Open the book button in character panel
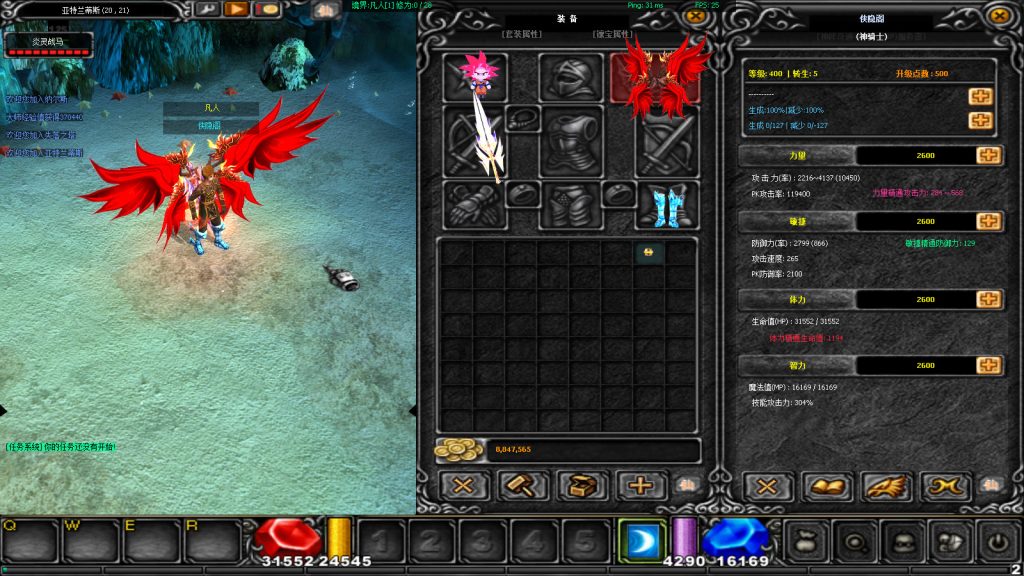The image size is (1024, 576). (828, 487)
